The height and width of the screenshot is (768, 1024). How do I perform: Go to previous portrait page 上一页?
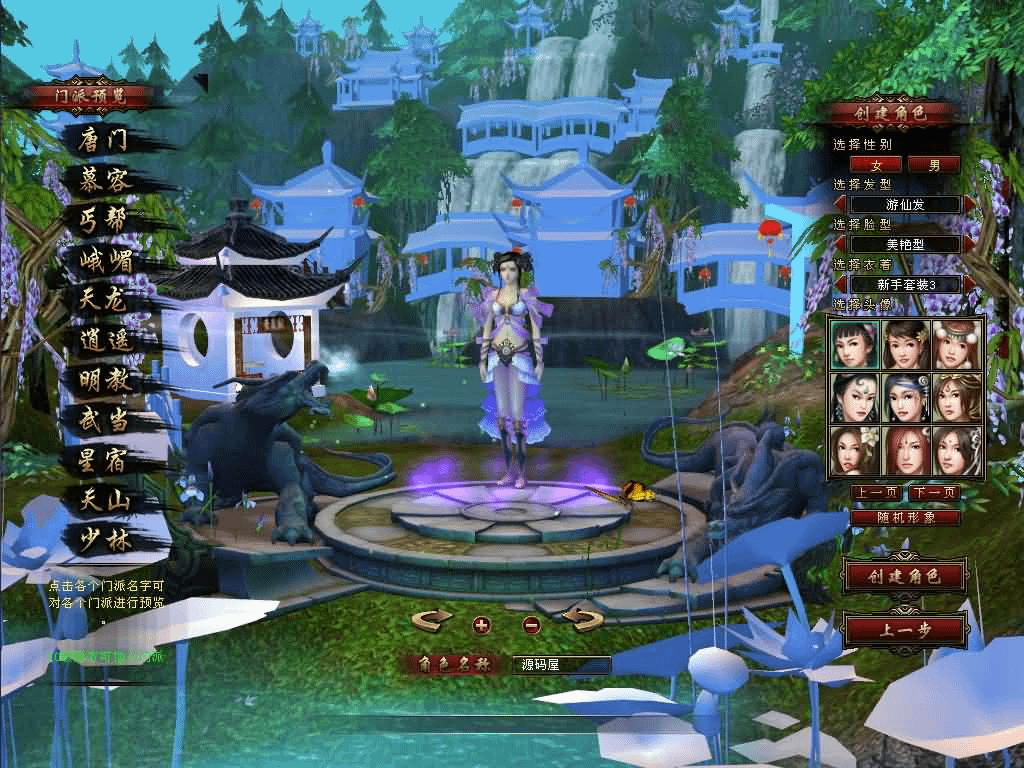(x=877, y=493)
